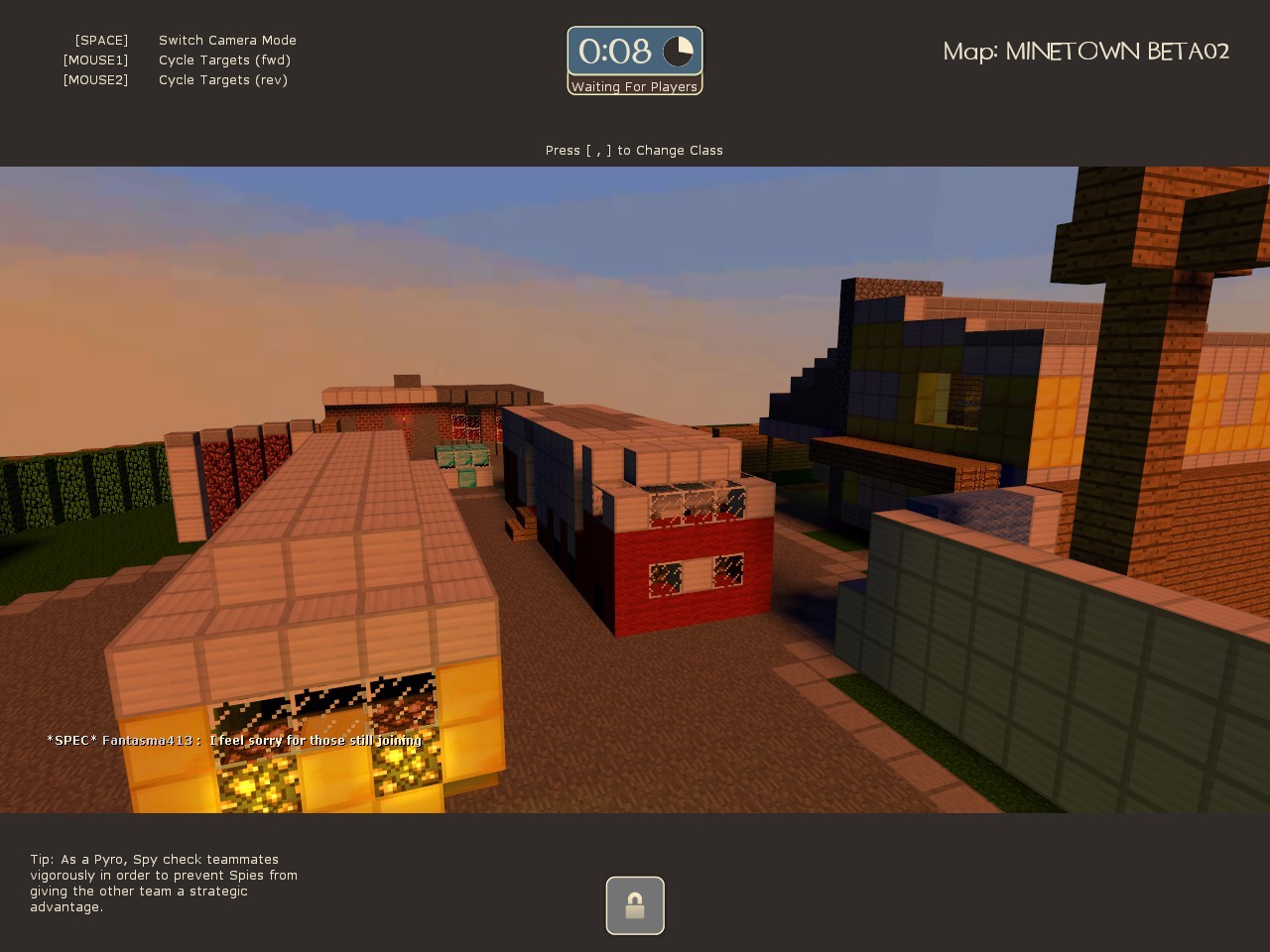Click the [MOUSE1] key binding indicator
The image size is (1270, 952).
[x=95, y=59]
